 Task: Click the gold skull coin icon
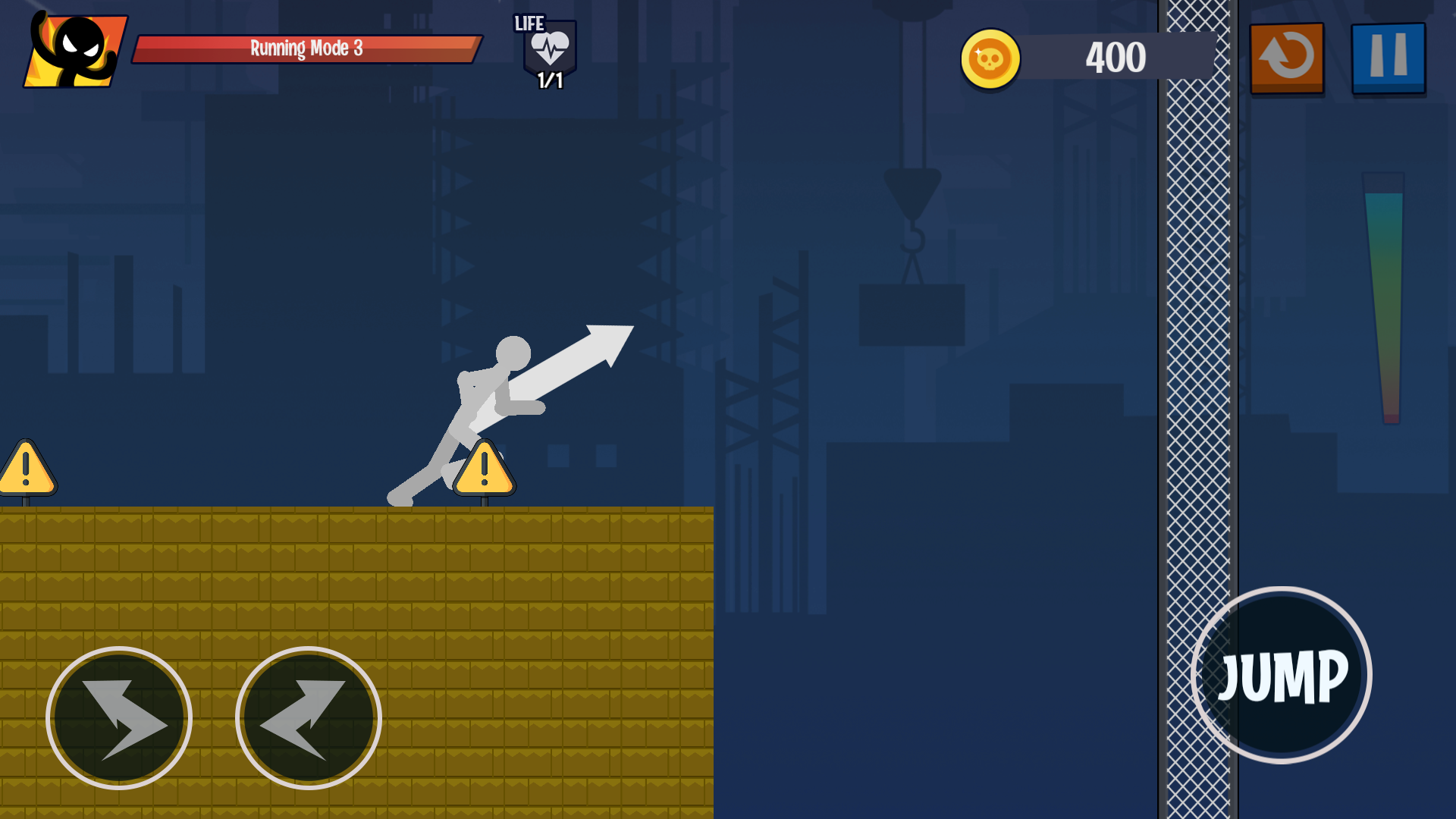[x=990, y=58]
